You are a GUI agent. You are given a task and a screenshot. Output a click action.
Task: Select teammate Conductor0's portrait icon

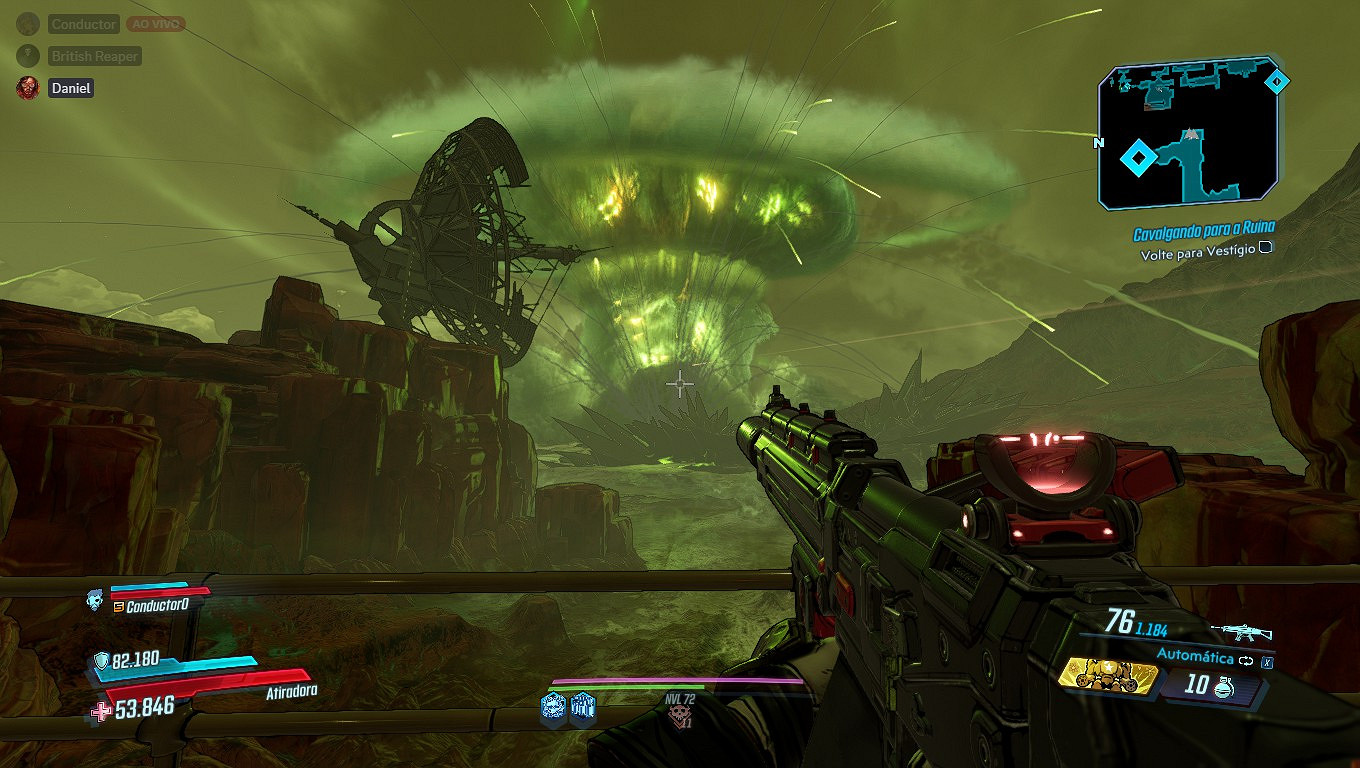[x=94, y=600]
